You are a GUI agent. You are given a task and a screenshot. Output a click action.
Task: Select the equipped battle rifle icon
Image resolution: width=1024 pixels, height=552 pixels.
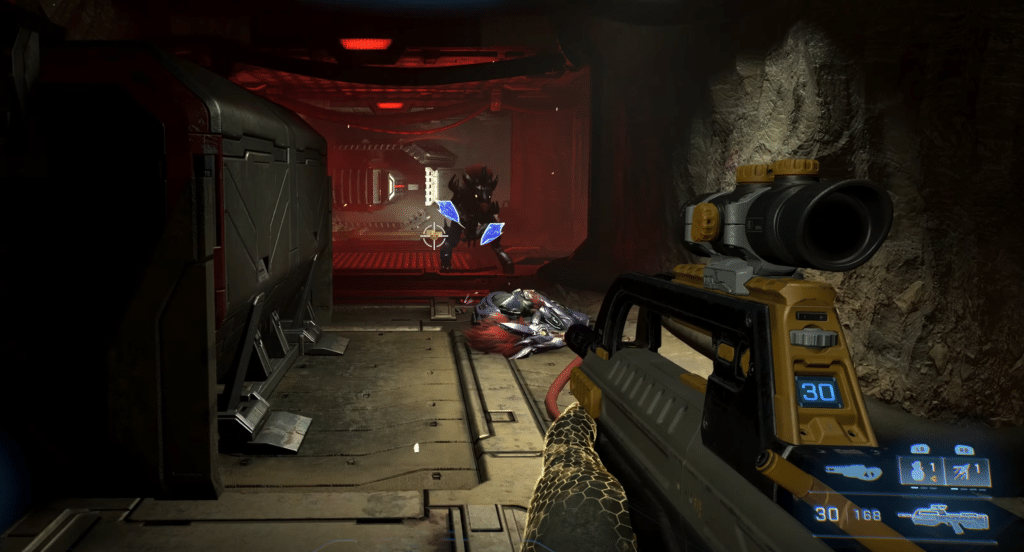(x=942, y=518)
